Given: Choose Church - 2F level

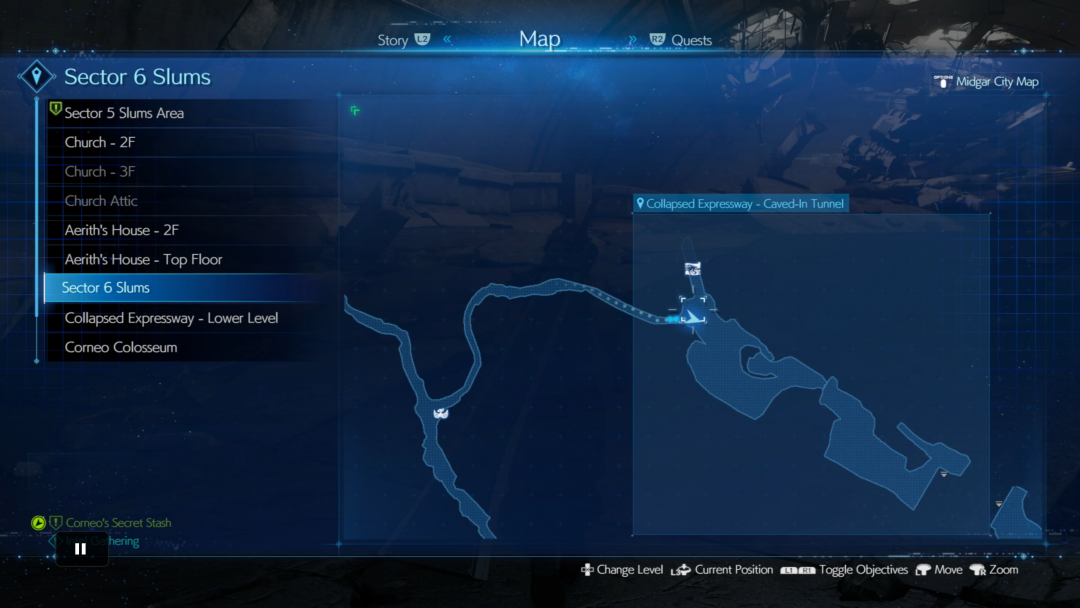Looking at the screenshot, I should 100,142.
